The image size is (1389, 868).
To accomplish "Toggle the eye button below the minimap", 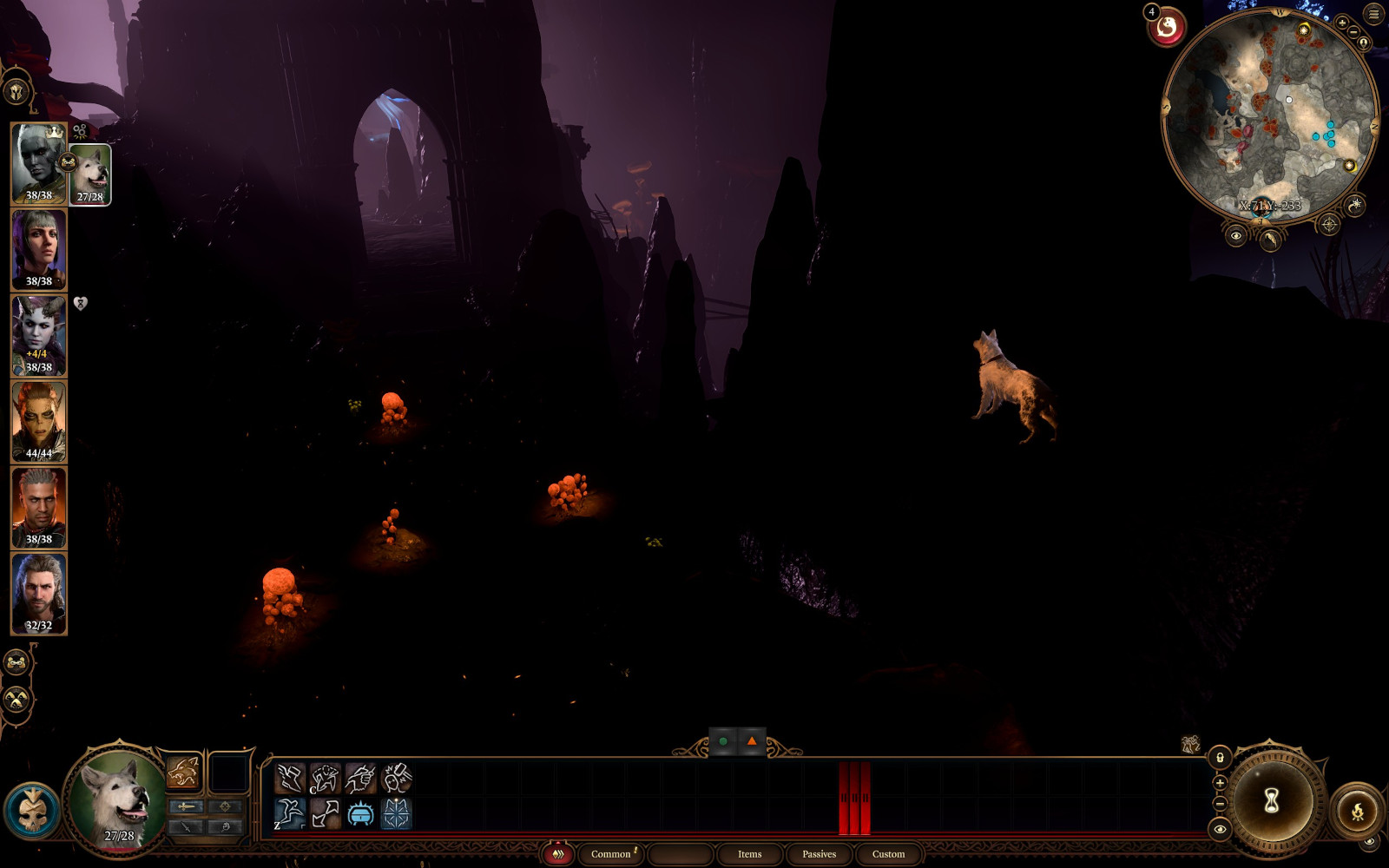I will click(1235, 235).
